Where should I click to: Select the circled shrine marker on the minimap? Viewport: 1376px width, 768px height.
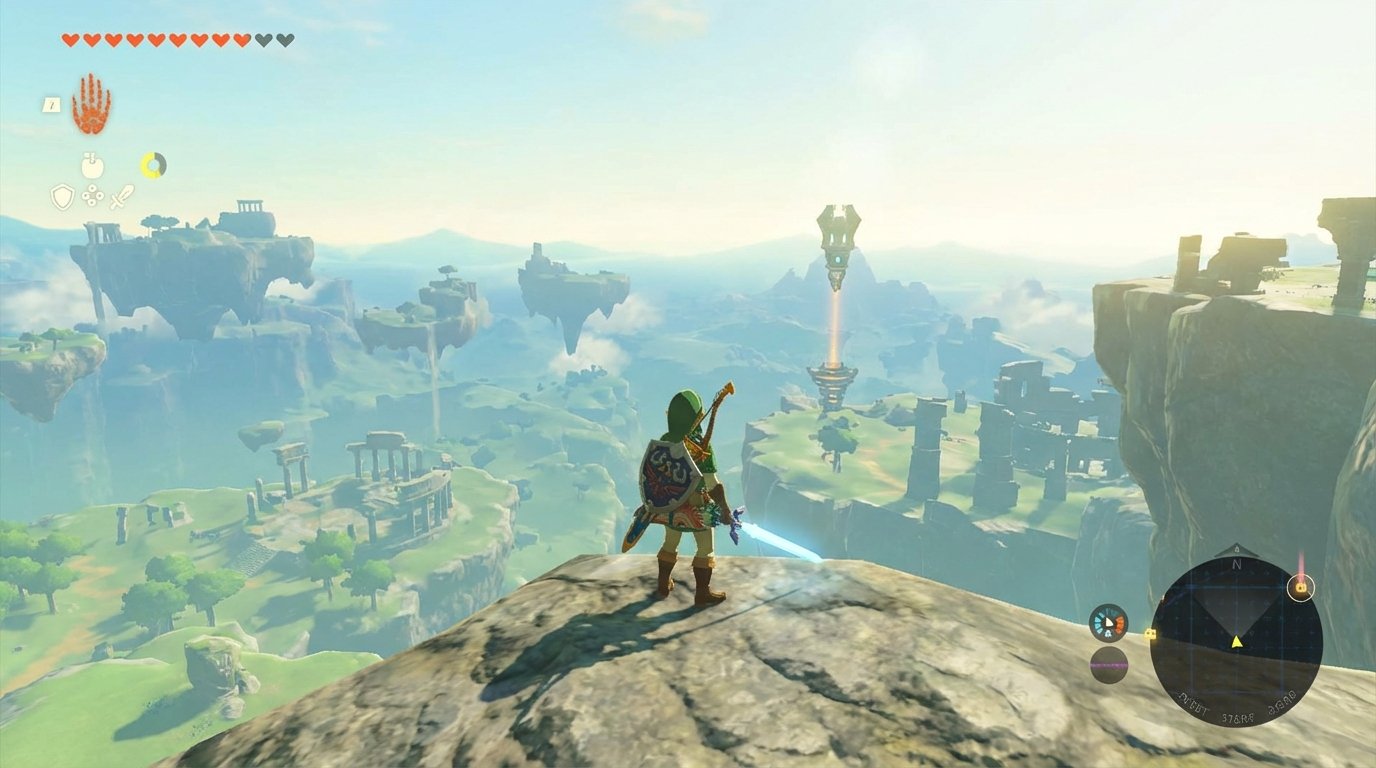1301,588
